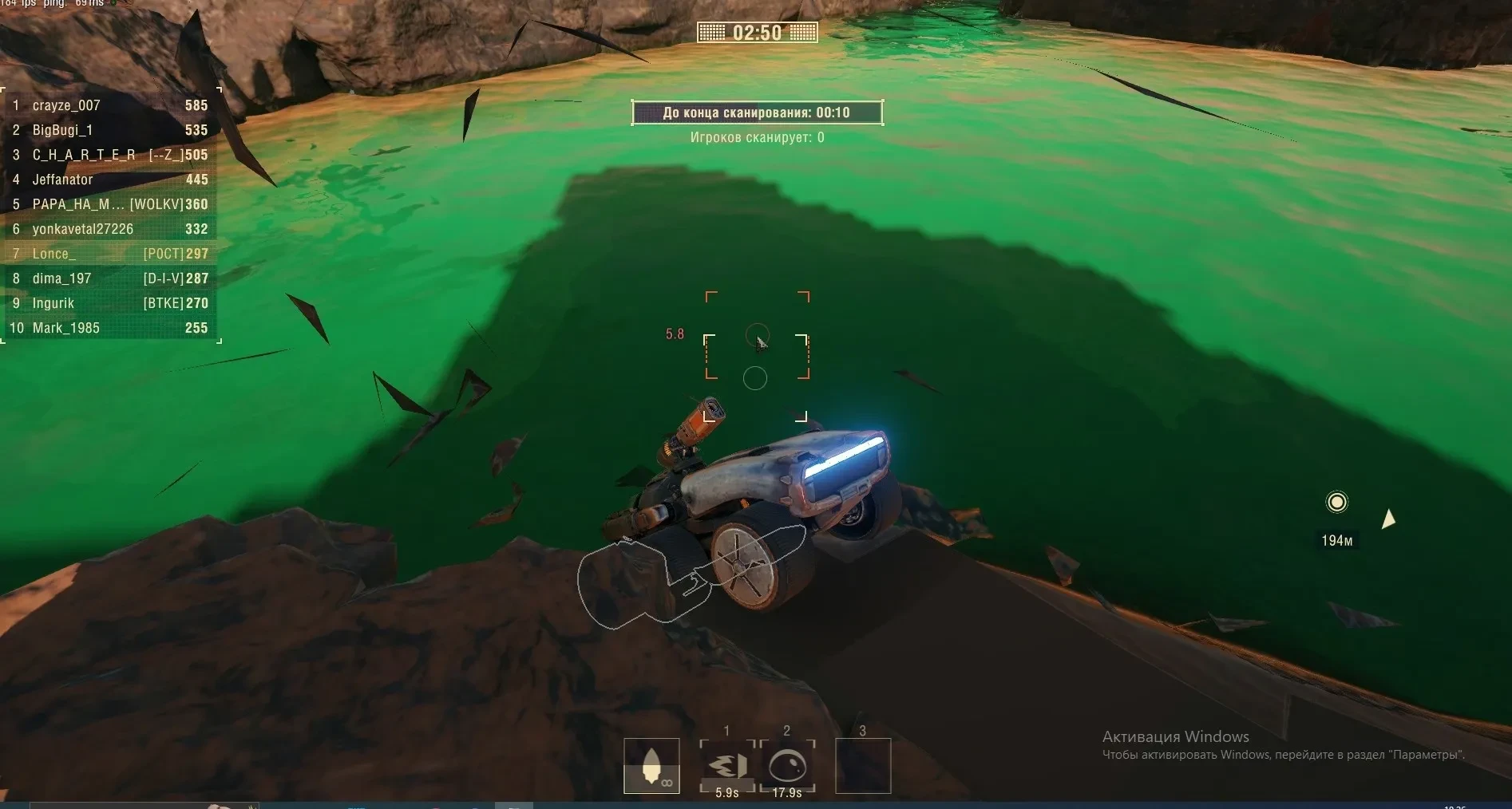Click Mark_1985 at rank 10
This screenshot has height=809, width=1512.
(x=110, y=328)
